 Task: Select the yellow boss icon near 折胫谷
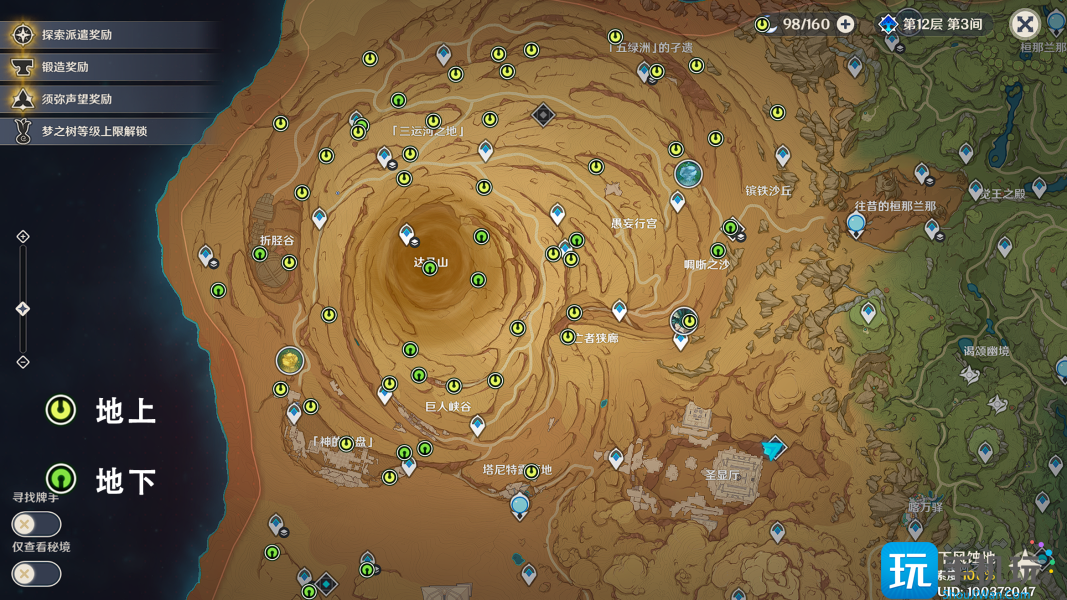(x=290, y=360)
